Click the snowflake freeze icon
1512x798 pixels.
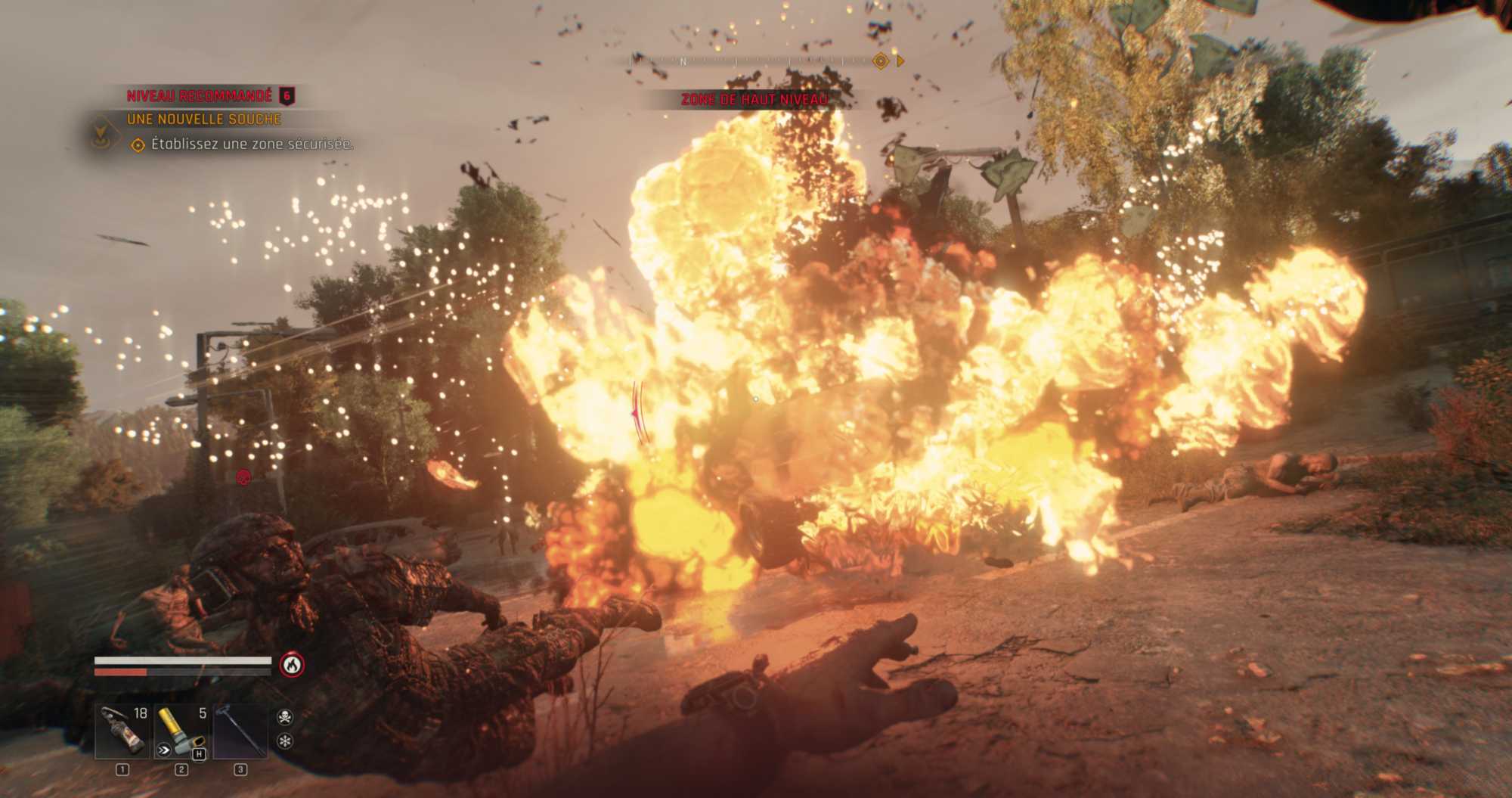pos(285,741)
